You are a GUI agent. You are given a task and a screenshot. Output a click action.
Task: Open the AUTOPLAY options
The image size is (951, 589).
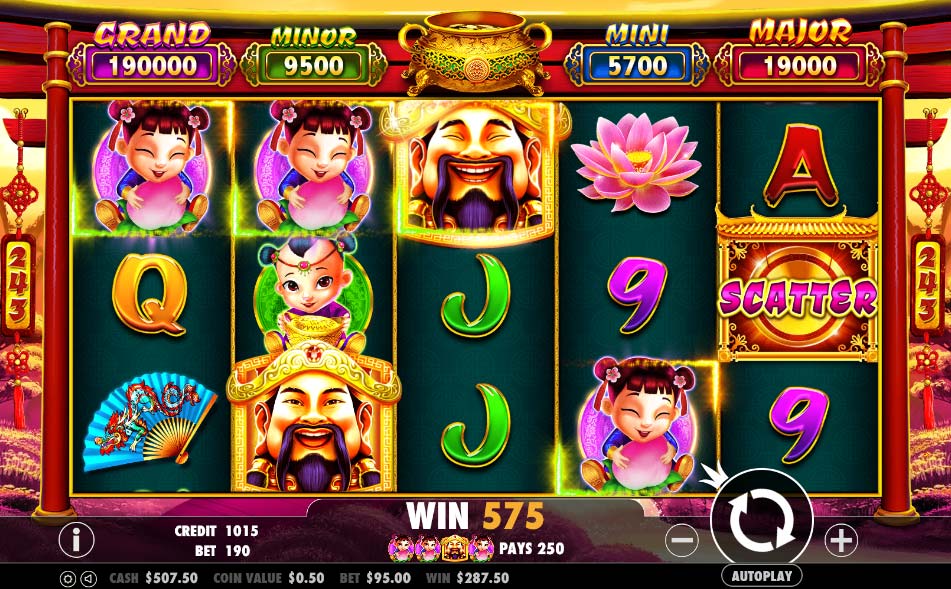point(761,576)
